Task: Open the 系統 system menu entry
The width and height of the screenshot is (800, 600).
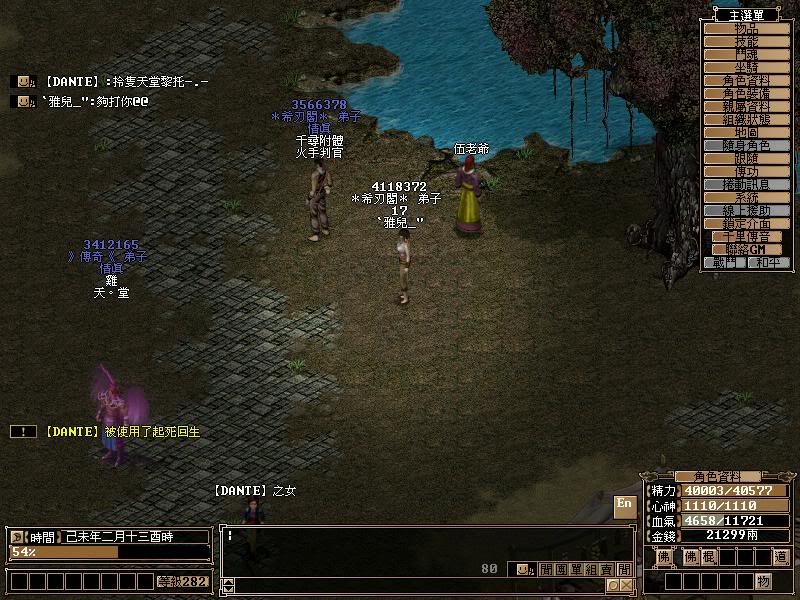Action: pyautogui.click(x=747, y=197)
